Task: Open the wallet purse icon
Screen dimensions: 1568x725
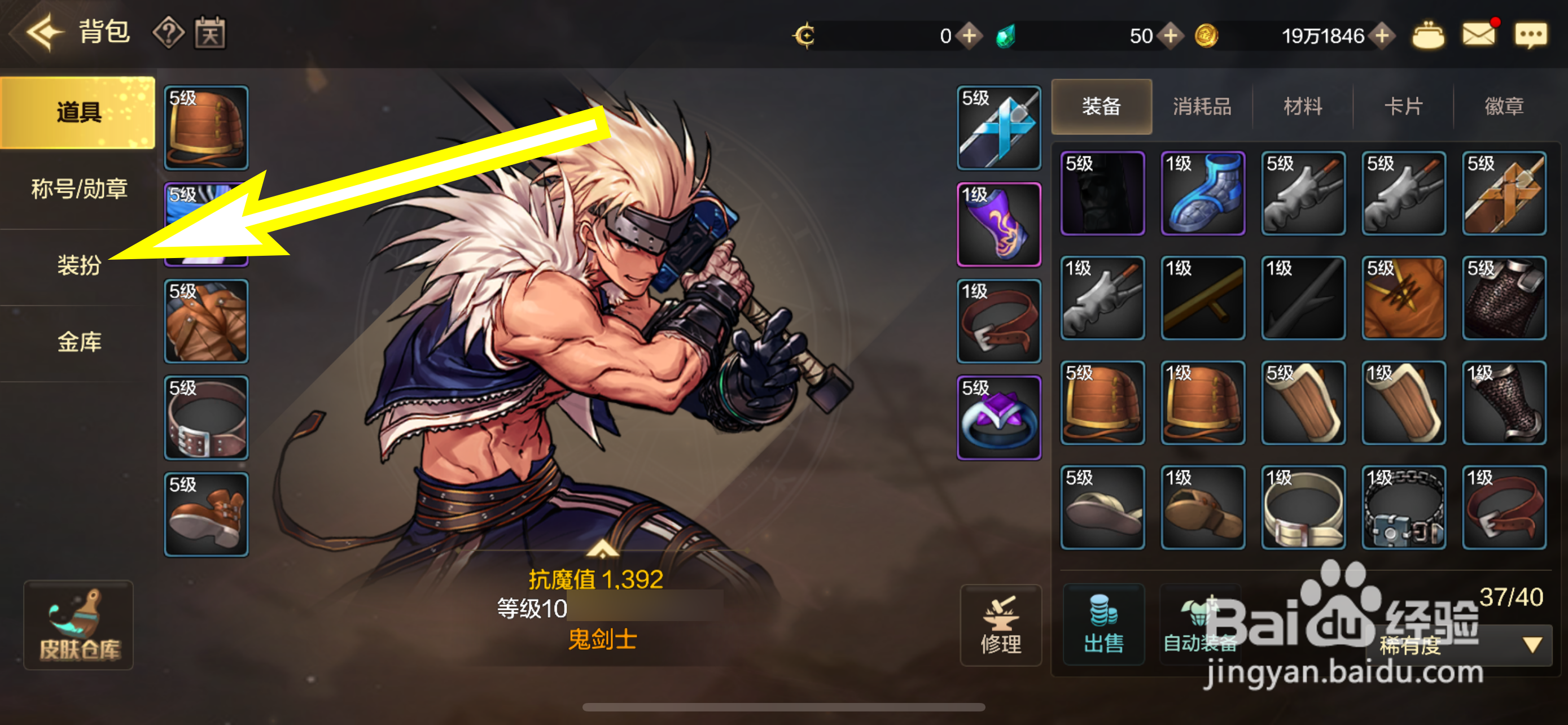Action: (1428, 36)
